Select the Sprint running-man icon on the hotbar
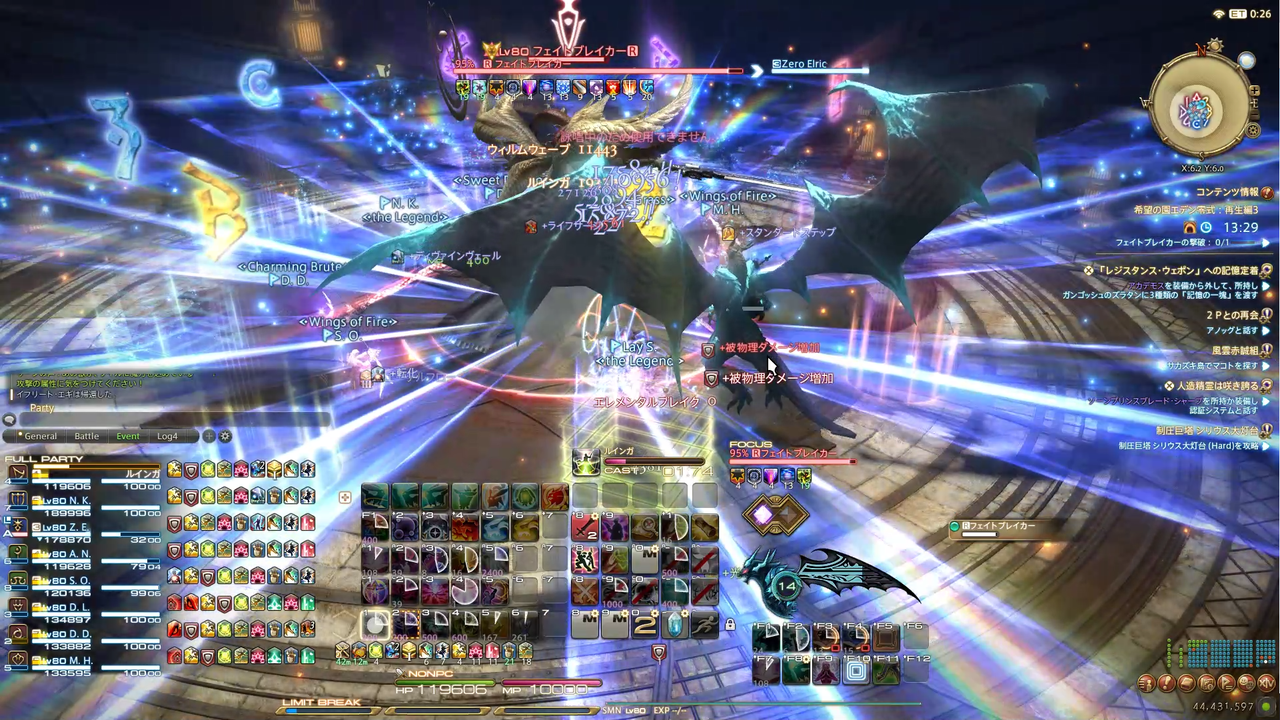The image size is (1280, 720). [x=705, y=624]
